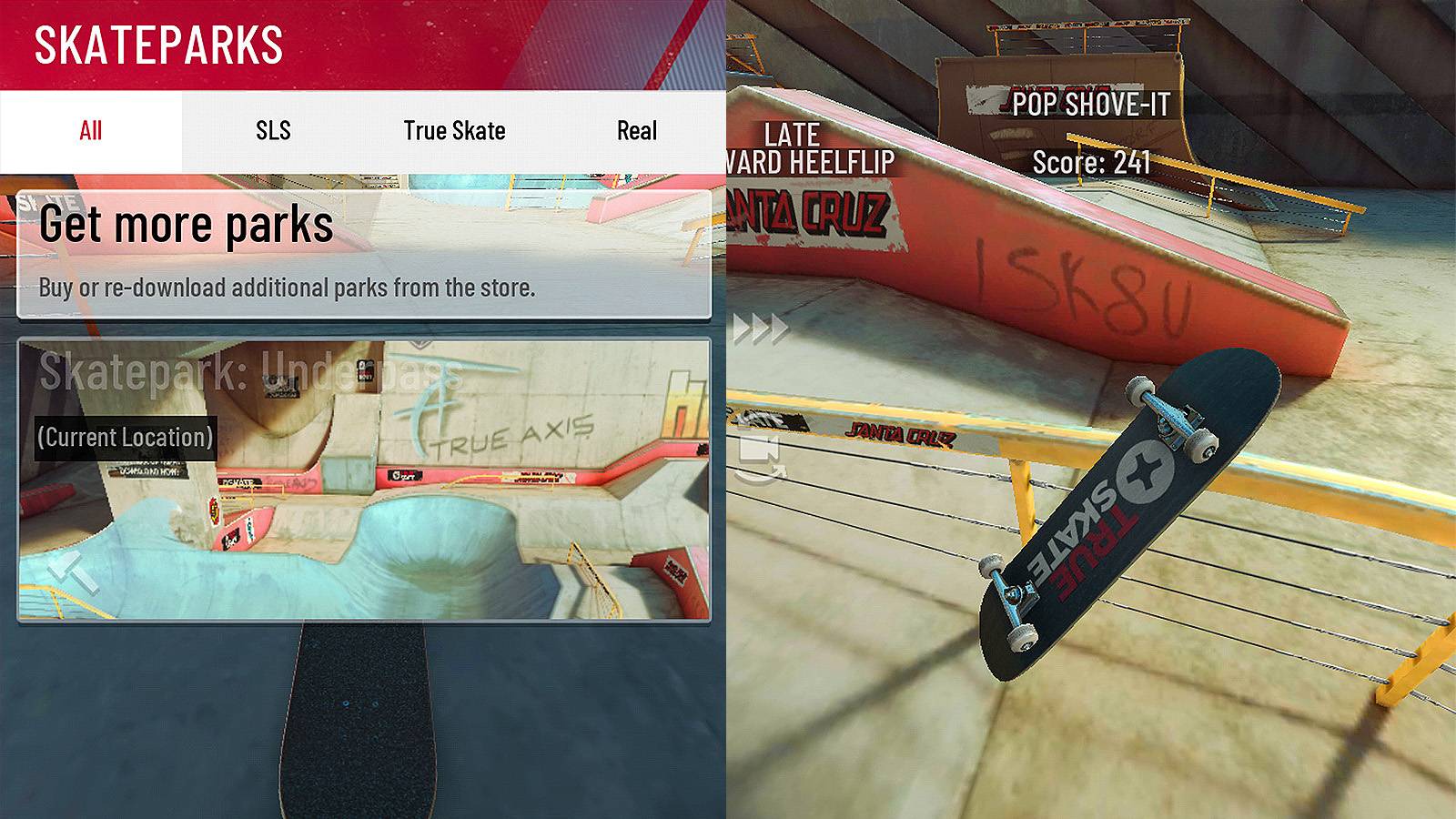Viewport: 1456px width, 819px height.
Task: Open the store via re-download parks text
Action: point(288,289)
